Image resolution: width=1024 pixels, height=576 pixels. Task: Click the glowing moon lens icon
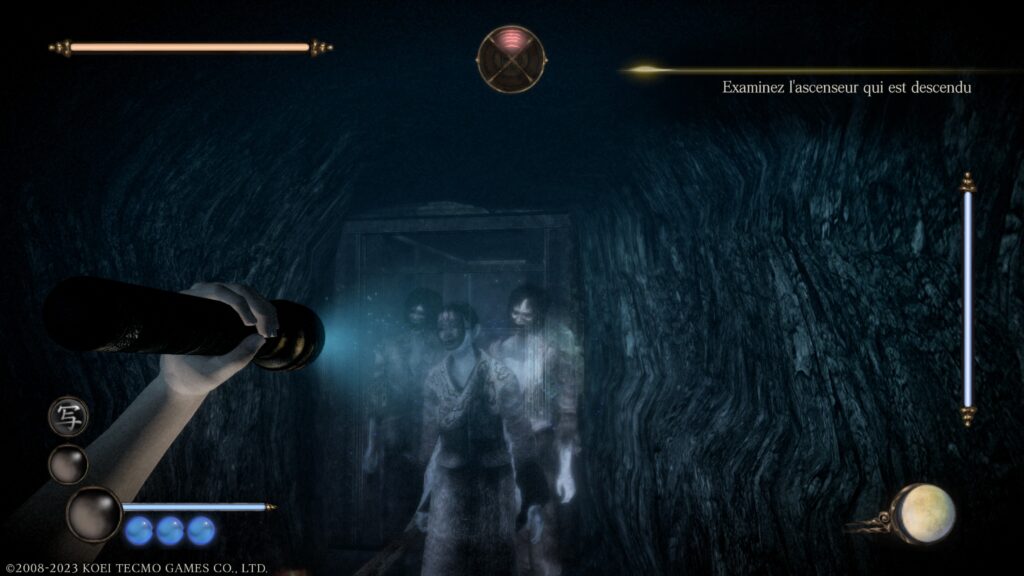pos(922,513)
